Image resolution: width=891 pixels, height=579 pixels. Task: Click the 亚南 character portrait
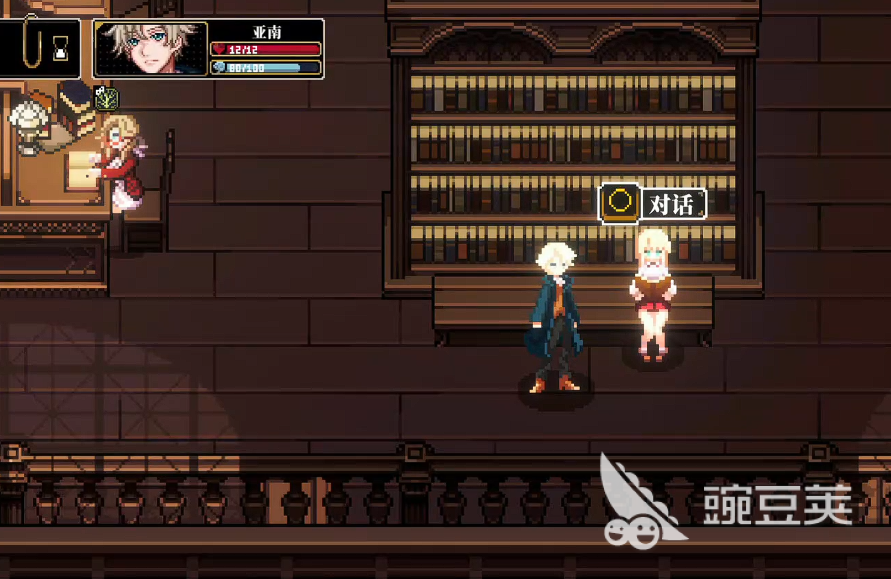(x=152, y=49)
